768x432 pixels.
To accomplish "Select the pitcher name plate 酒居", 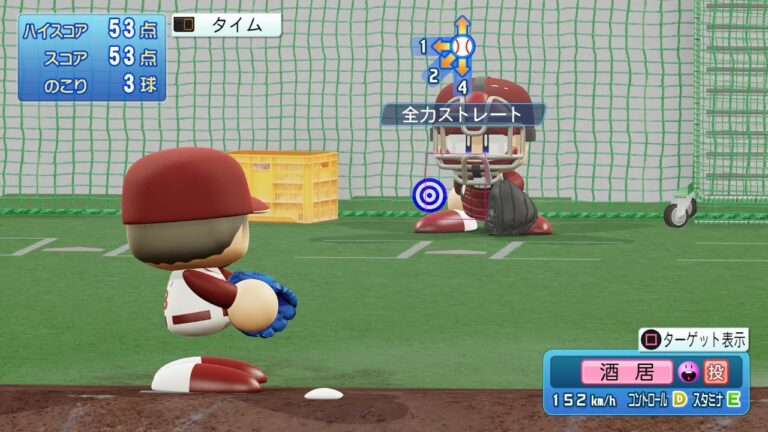I will click(x=627, y=372).
